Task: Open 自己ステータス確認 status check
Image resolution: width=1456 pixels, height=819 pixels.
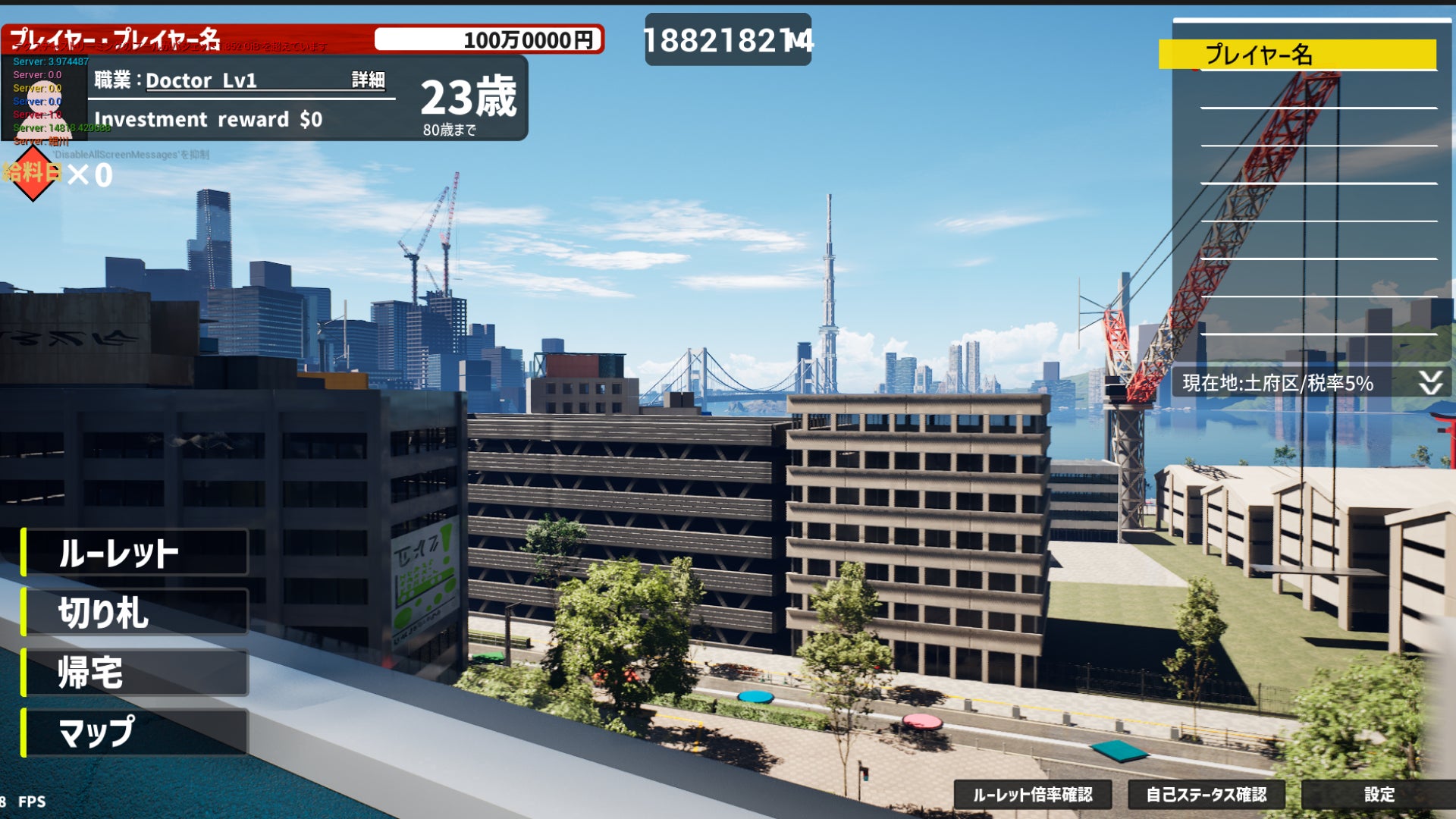Action: pyautogui.click(x=1206, y=795)
